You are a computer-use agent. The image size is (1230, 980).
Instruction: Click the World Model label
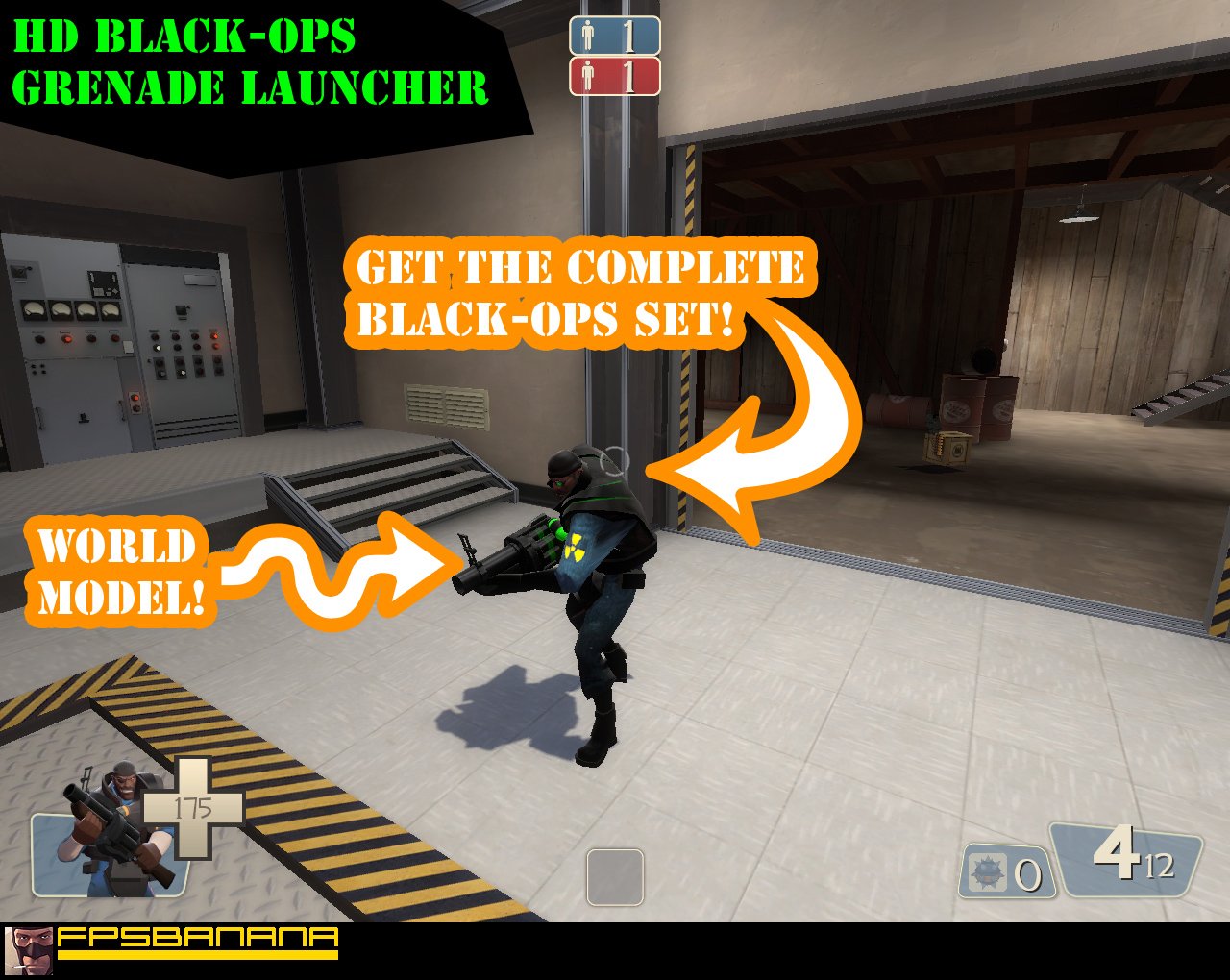click(115, 572)
